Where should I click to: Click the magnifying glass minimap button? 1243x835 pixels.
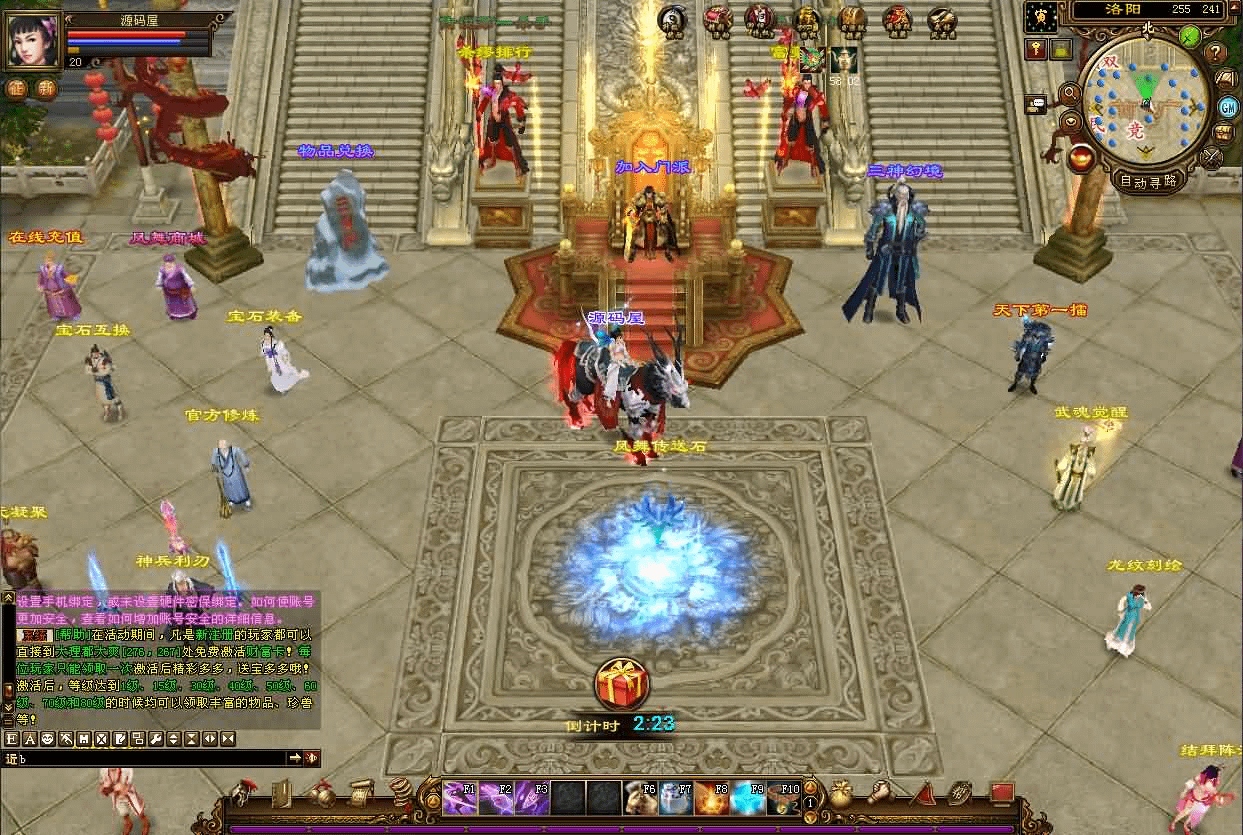(x=1069, y=93)
